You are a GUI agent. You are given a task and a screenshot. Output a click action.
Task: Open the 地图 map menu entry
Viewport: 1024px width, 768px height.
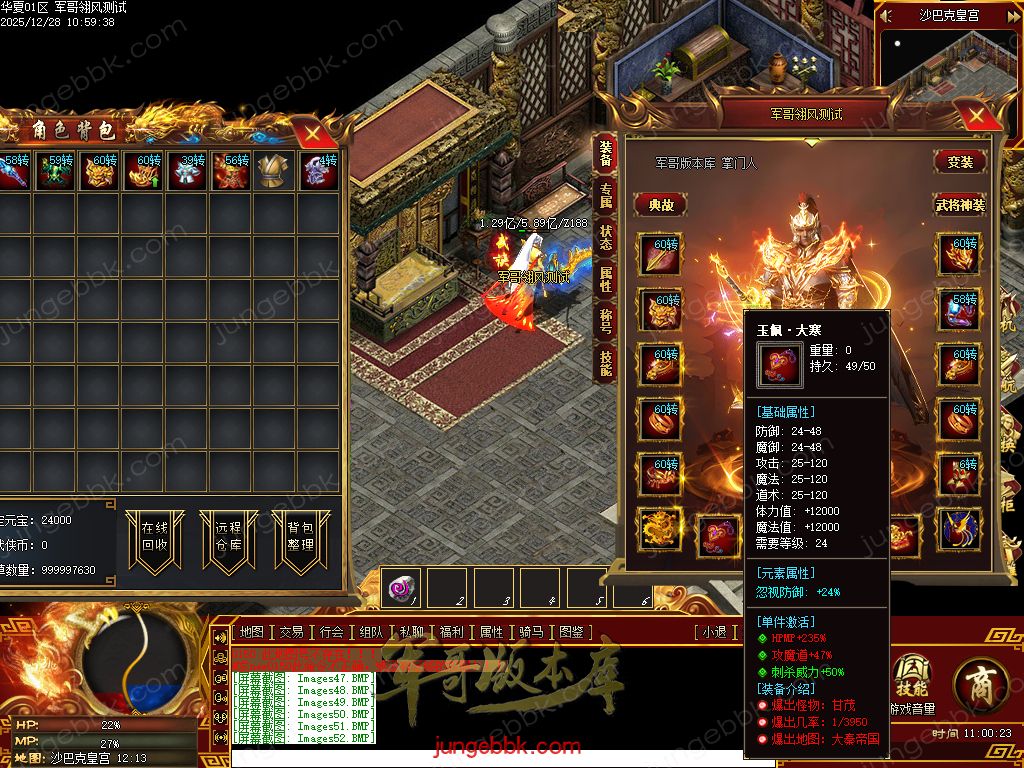[x=252, y=632]
